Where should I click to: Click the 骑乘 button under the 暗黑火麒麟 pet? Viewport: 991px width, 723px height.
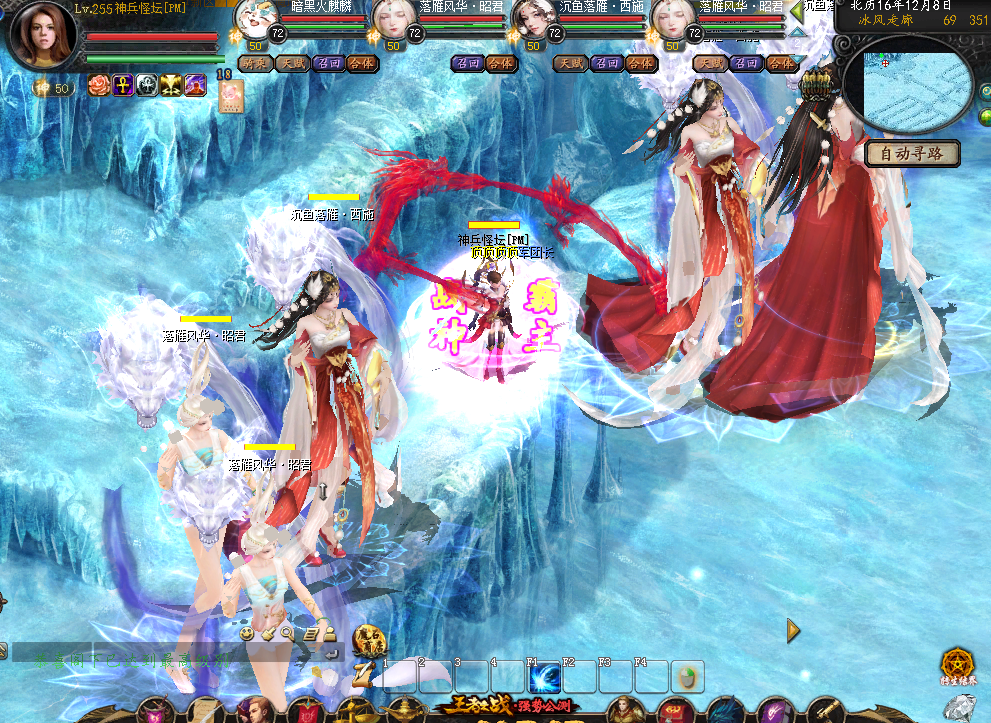tap(255, 63)
